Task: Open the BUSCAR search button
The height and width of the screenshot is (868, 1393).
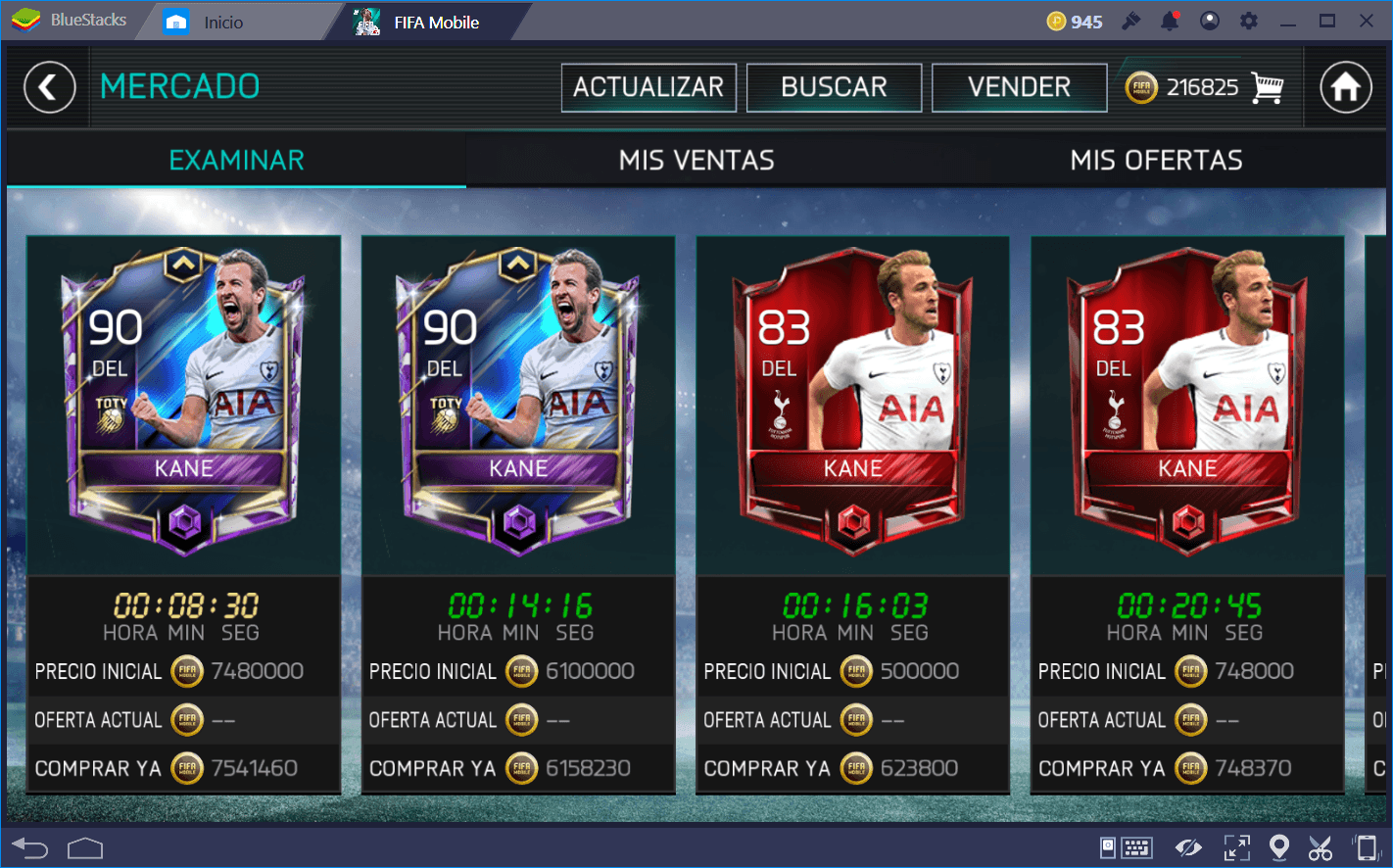Action: coord(834,87)
